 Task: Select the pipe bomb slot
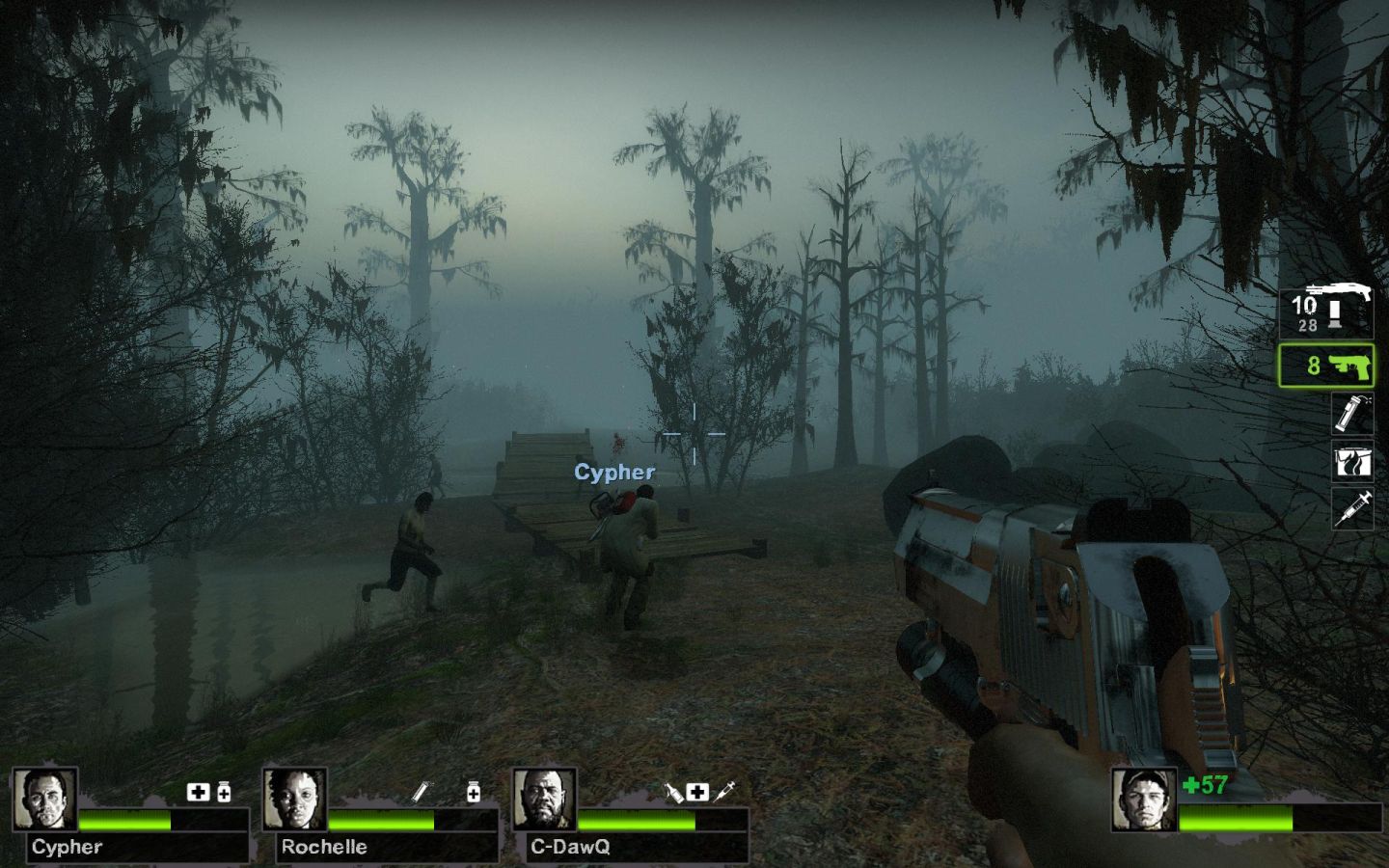click(1351, 413)
